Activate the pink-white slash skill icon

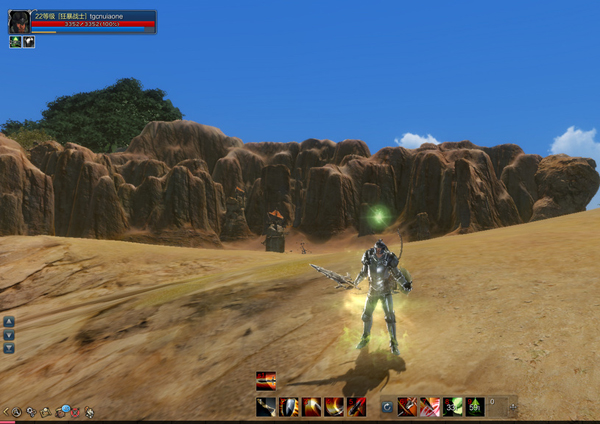pos(430,406)
